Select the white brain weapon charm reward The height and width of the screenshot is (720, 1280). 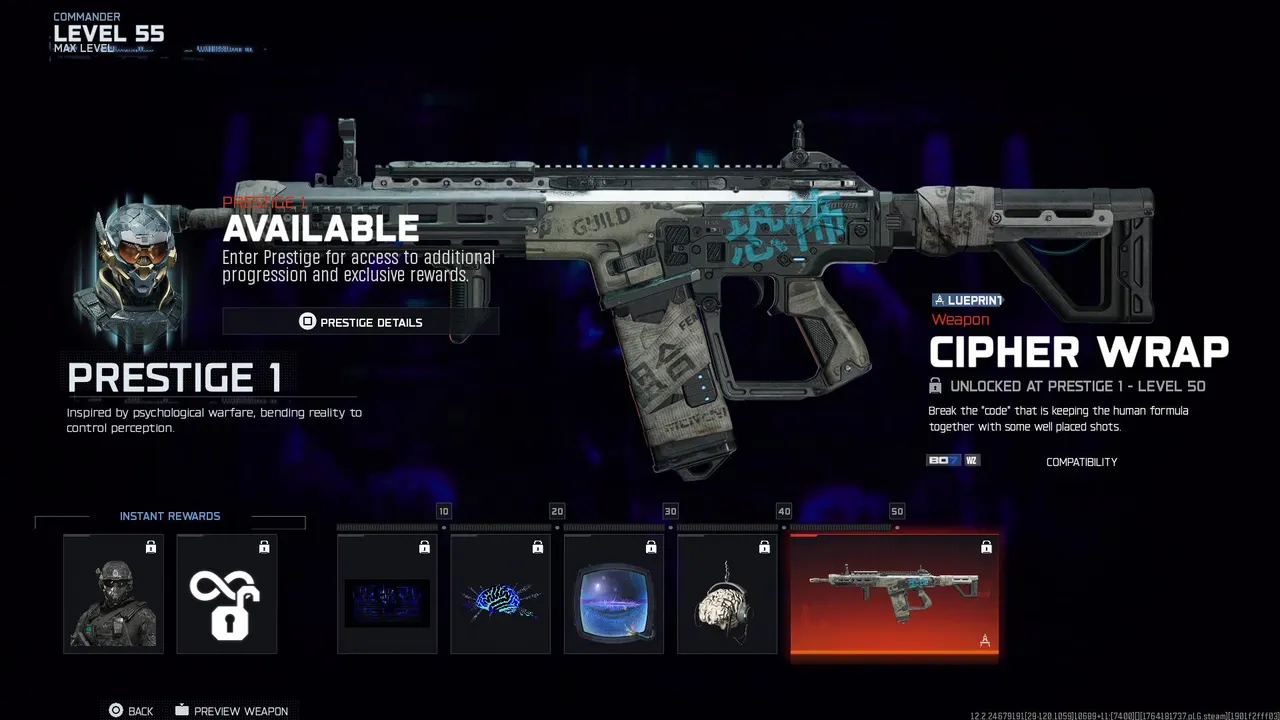click(x=727, y=594)
